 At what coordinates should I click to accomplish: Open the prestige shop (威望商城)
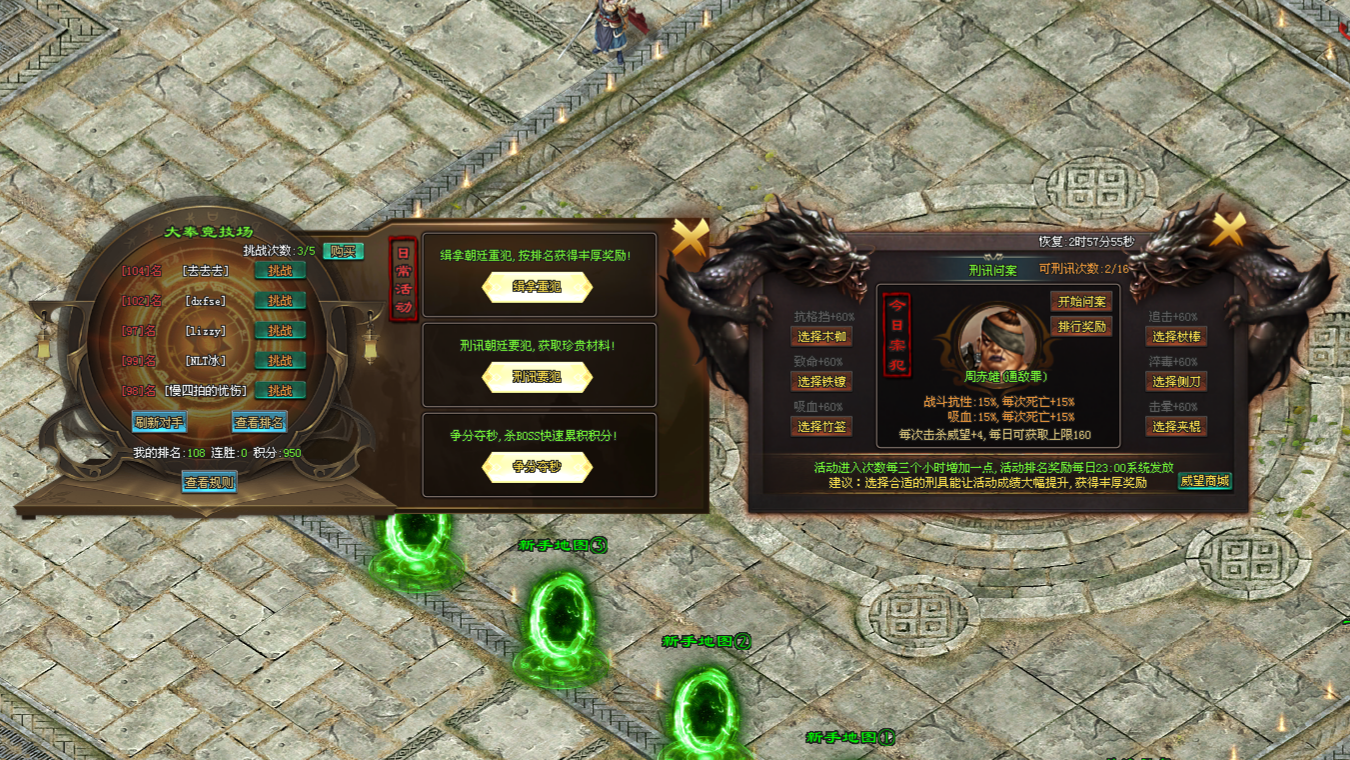[1204, 481]
